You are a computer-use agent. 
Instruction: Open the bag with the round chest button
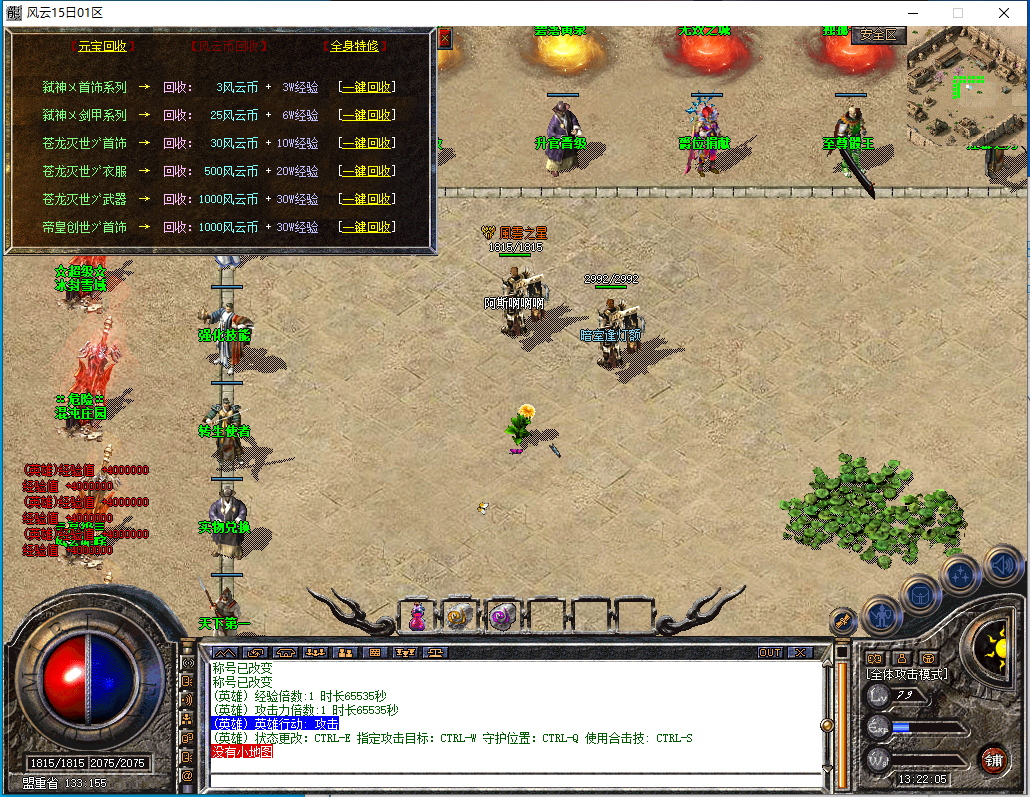pos(920,593)
